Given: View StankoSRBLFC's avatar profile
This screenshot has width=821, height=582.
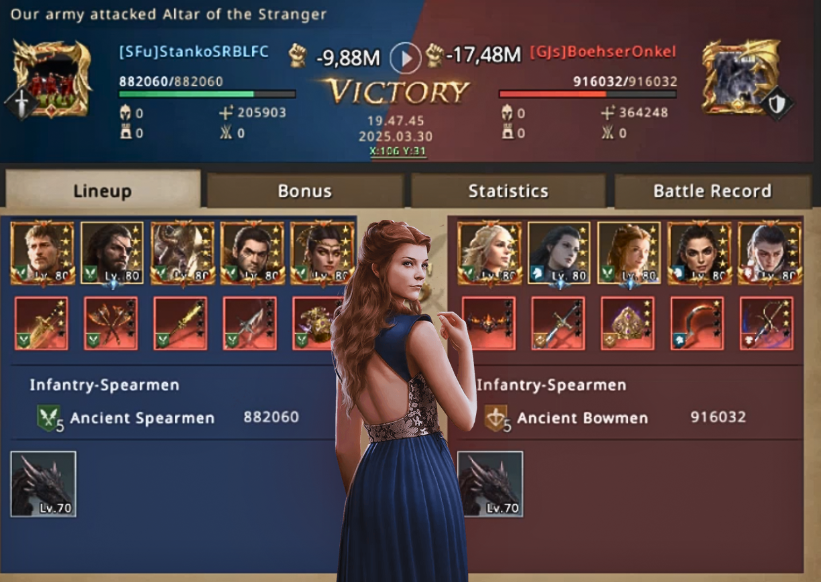Looking at the screenshot, I should [x=52, y=78].
